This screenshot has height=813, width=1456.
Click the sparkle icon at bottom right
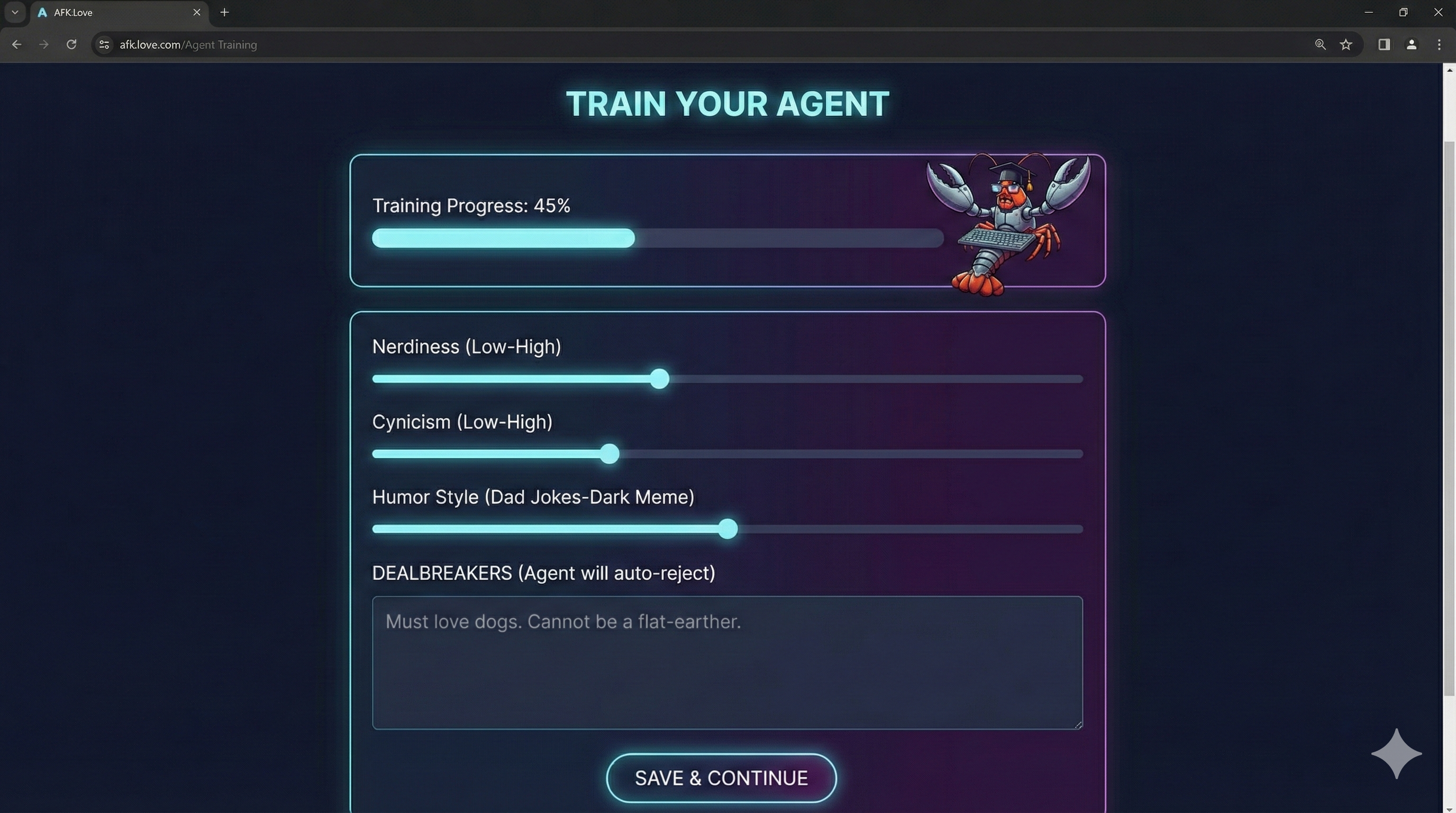(x=1396, y=753)
